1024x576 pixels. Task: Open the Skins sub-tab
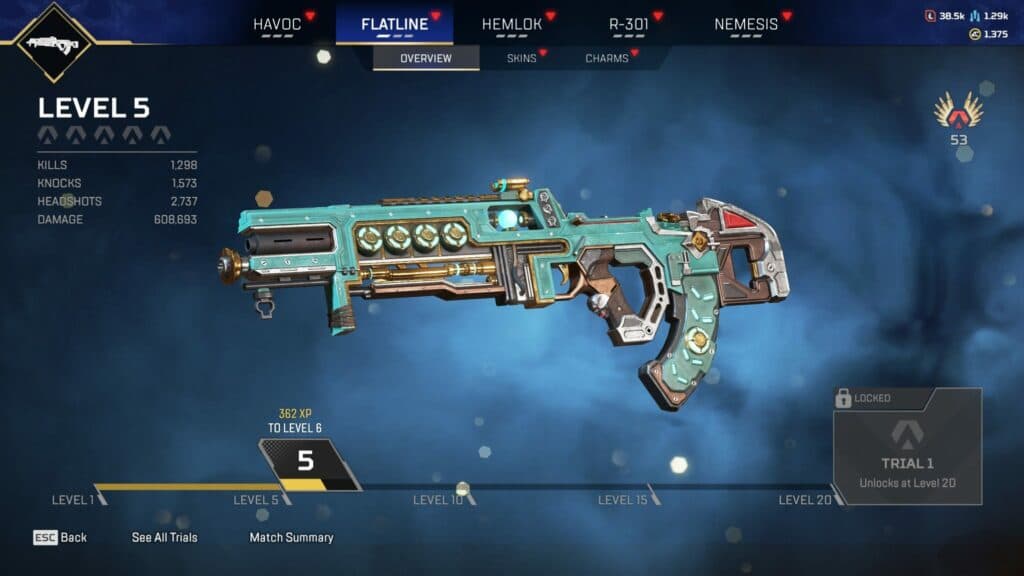point(521,58)
